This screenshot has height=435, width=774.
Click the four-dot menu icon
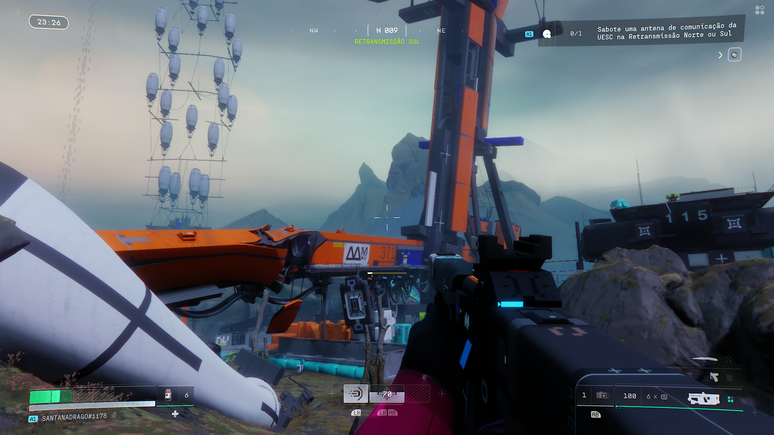point(759,9)
